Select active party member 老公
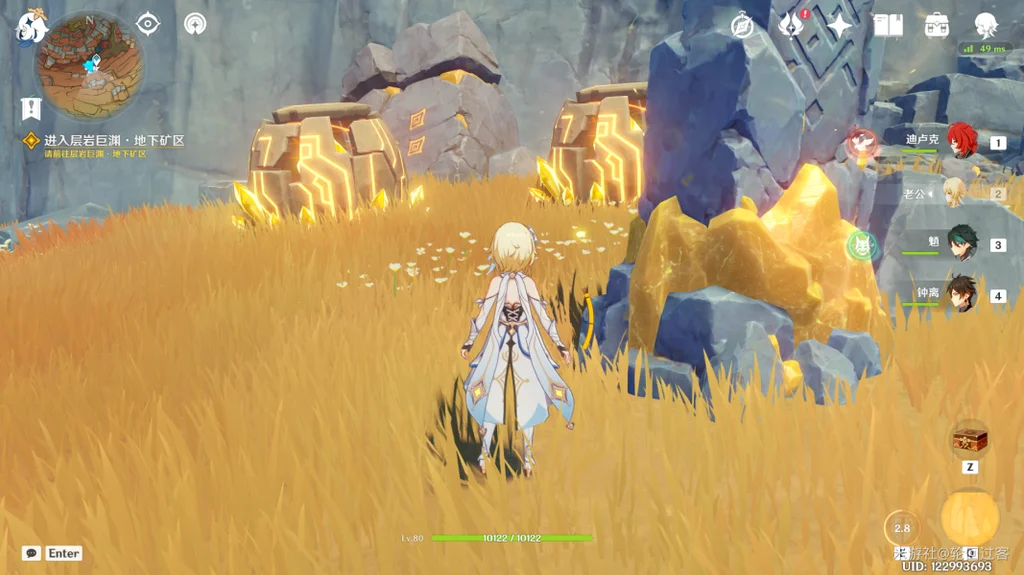The image size is (1024, 575). (955, 192)
